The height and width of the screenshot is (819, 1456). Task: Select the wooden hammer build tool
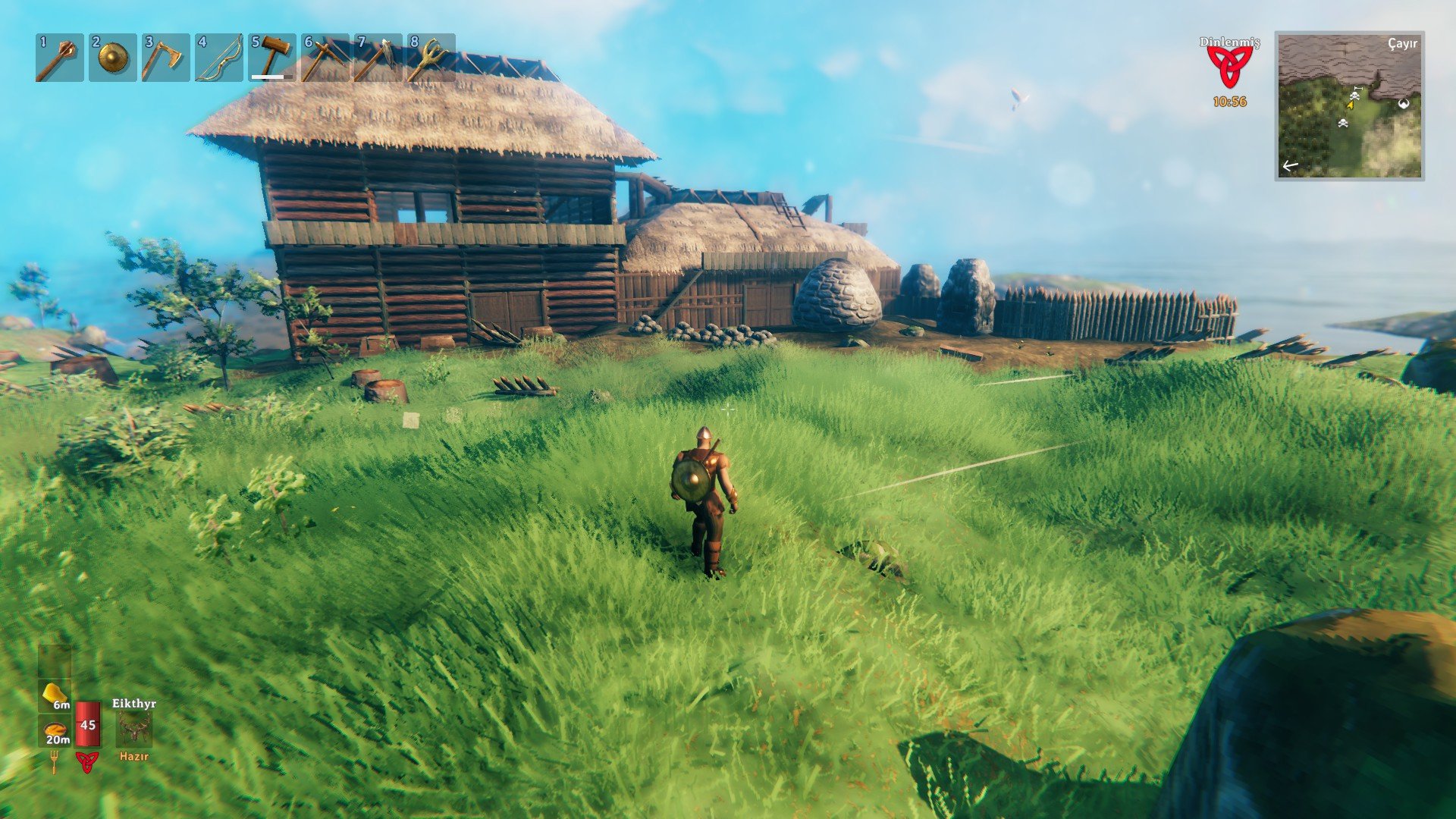coord(272,58)
